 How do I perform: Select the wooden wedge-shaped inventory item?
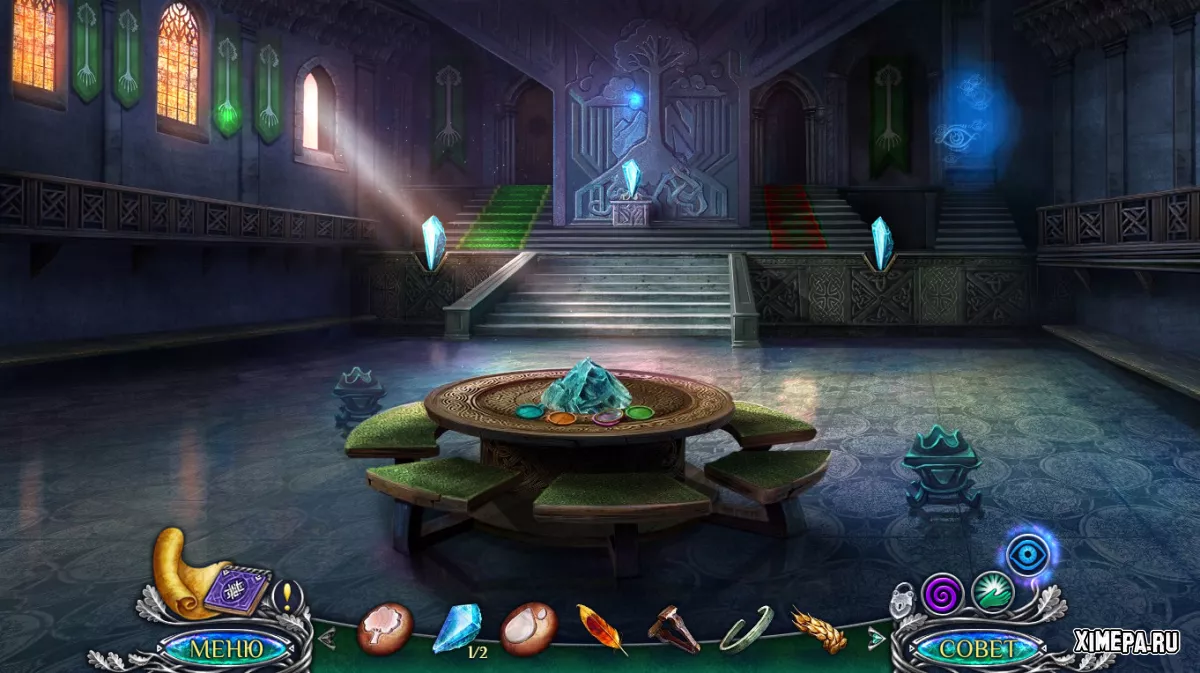pos(673,629)
